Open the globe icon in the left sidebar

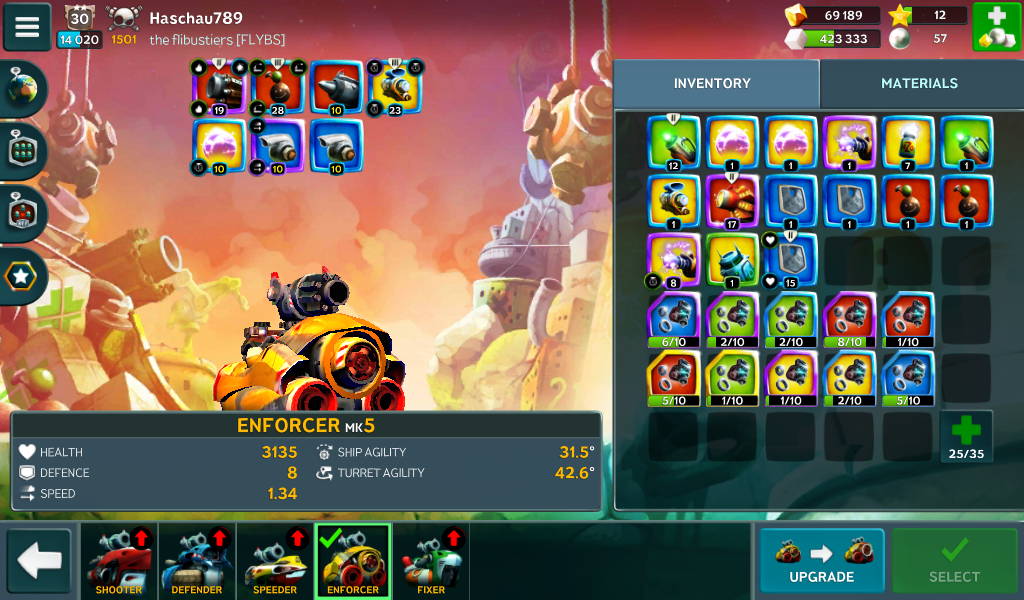coord(22,88)
